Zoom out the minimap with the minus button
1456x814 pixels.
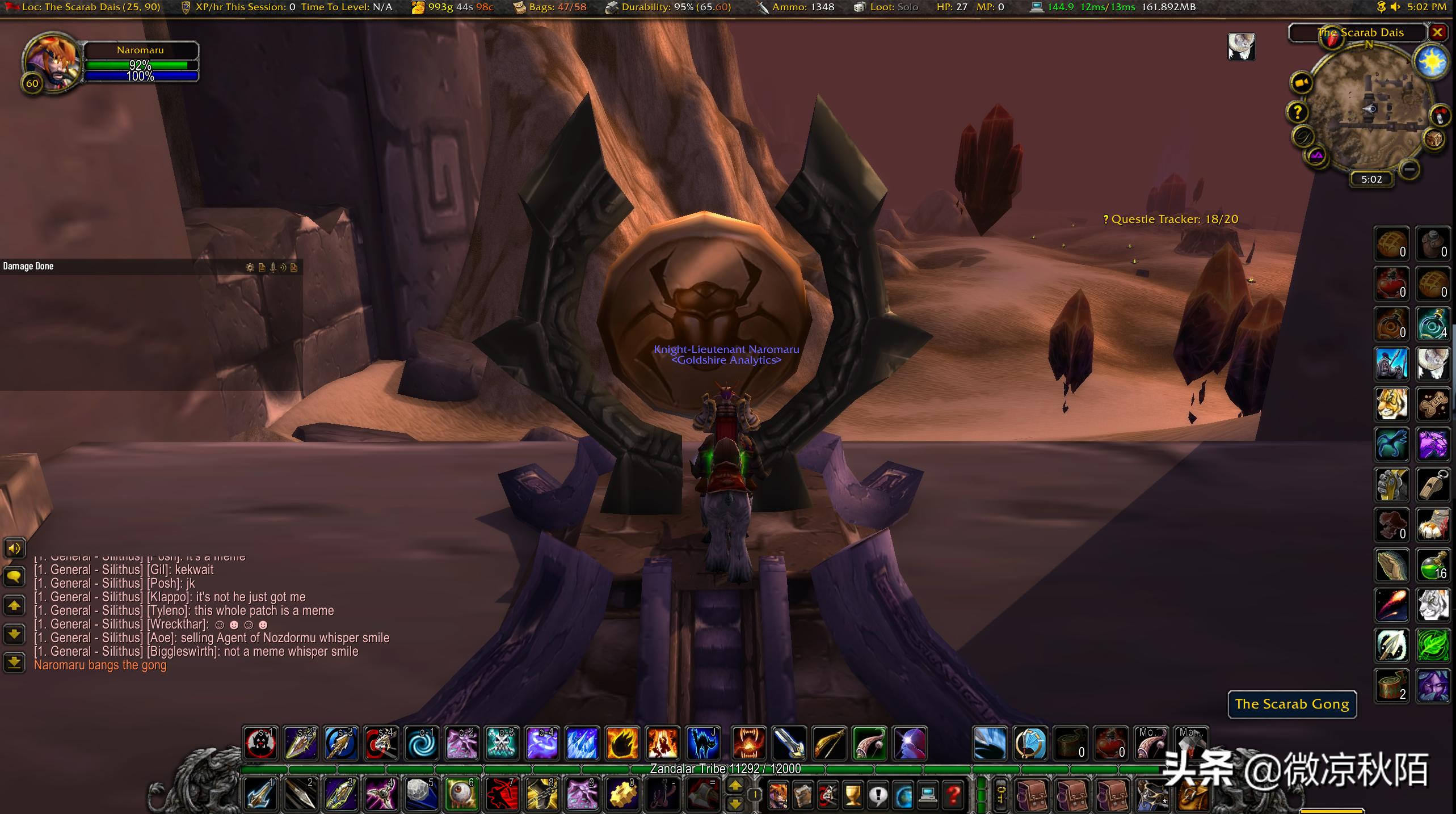click(x=1408, y=168)
